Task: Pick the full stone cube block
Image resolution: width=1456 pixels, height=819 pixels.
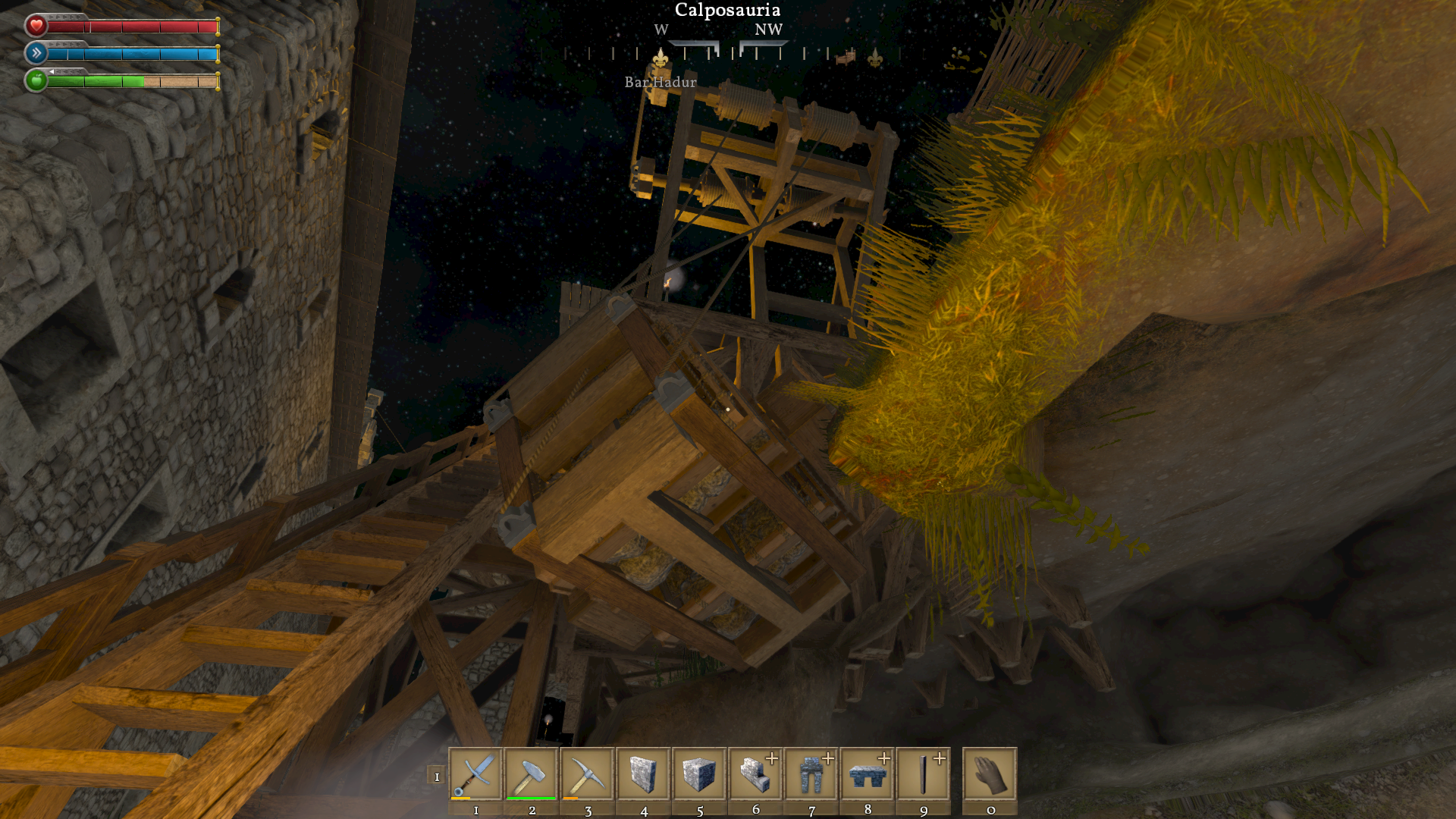Action: [x=699, y=774]
